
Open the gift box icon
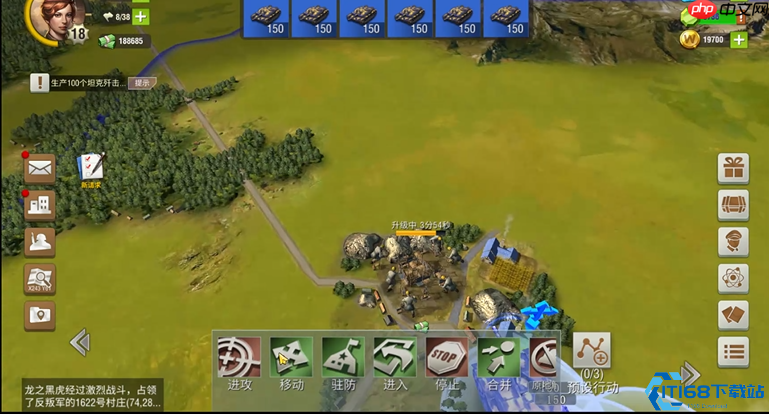pyautogui.click(x=733, y=168)
